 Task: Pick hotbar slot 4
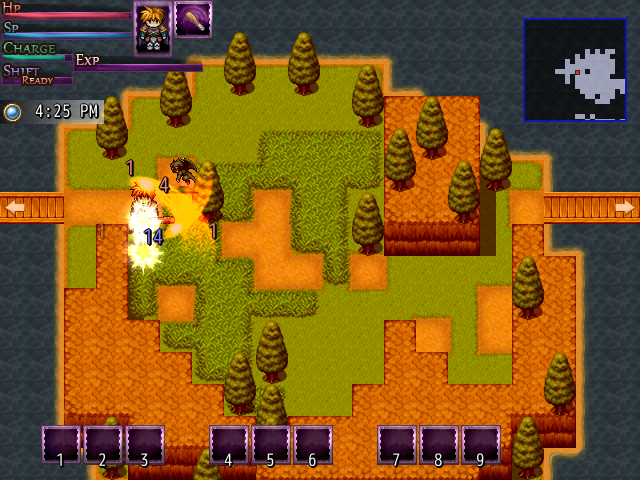[x=229, y=445]
